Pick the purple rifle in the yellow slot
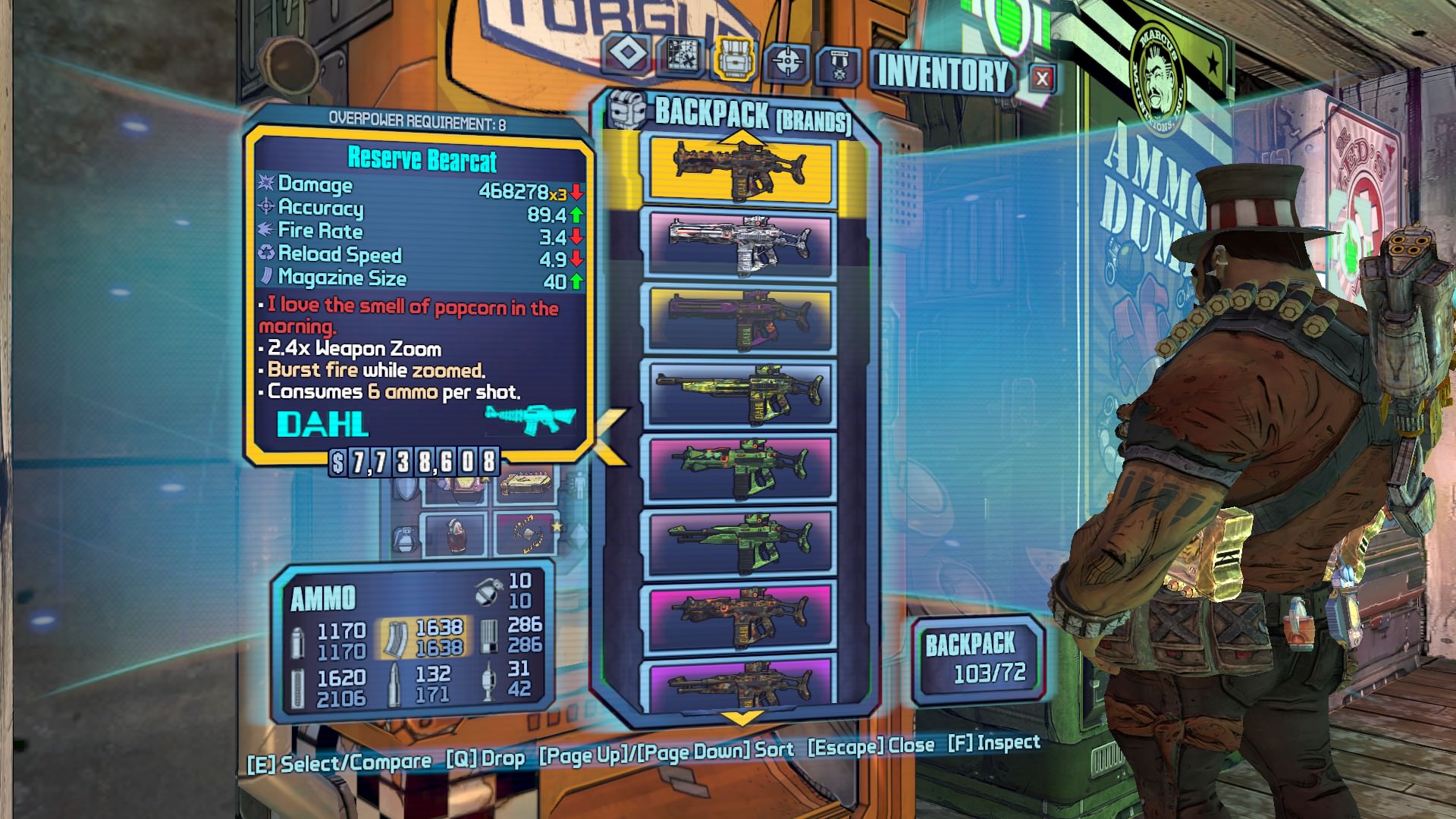Viewport: 1456px width, 819px height. point(738,318)
